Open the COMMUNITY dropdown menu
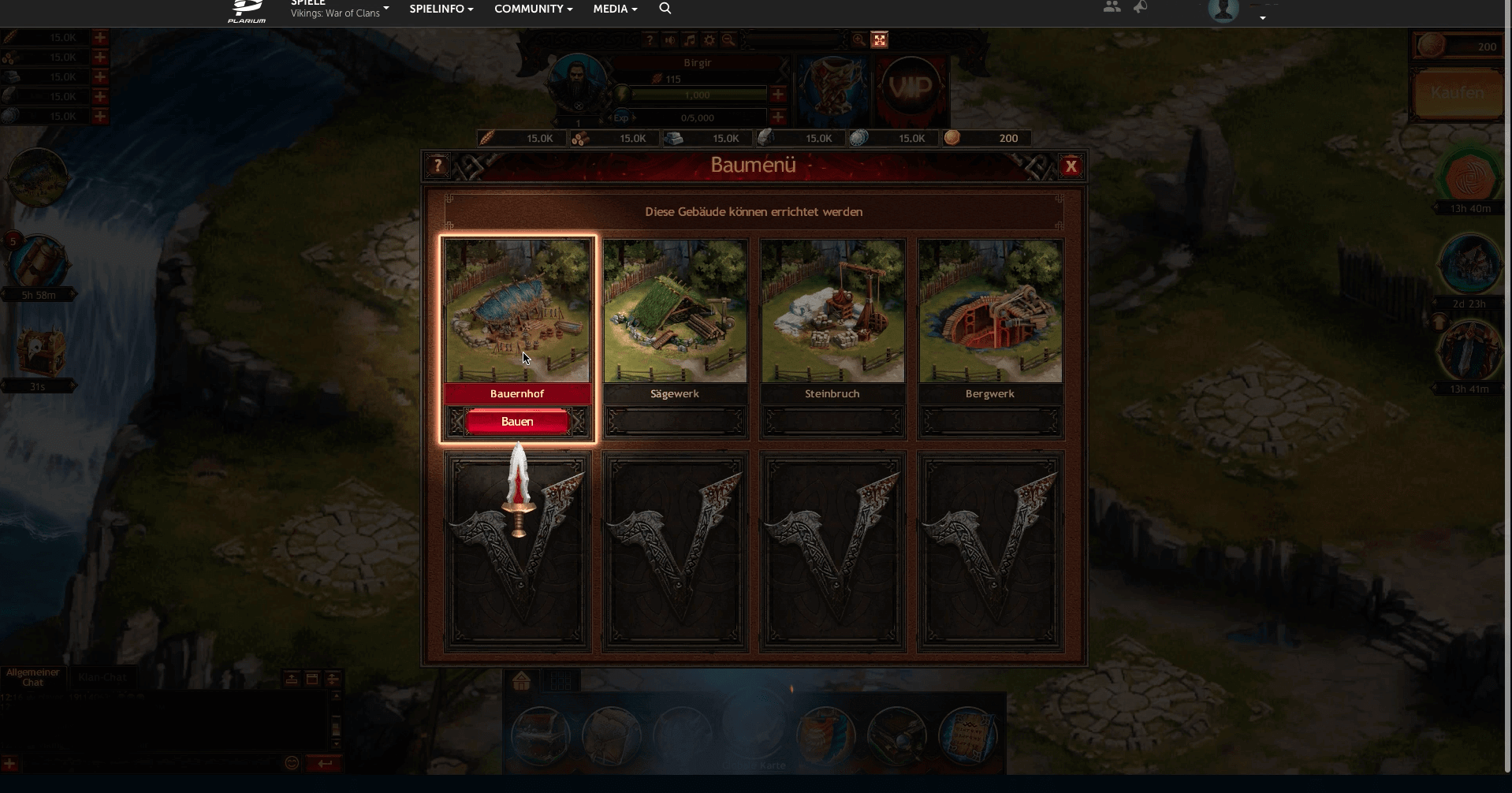This screenshot has width=1512, height=793. tap(533, 9)
